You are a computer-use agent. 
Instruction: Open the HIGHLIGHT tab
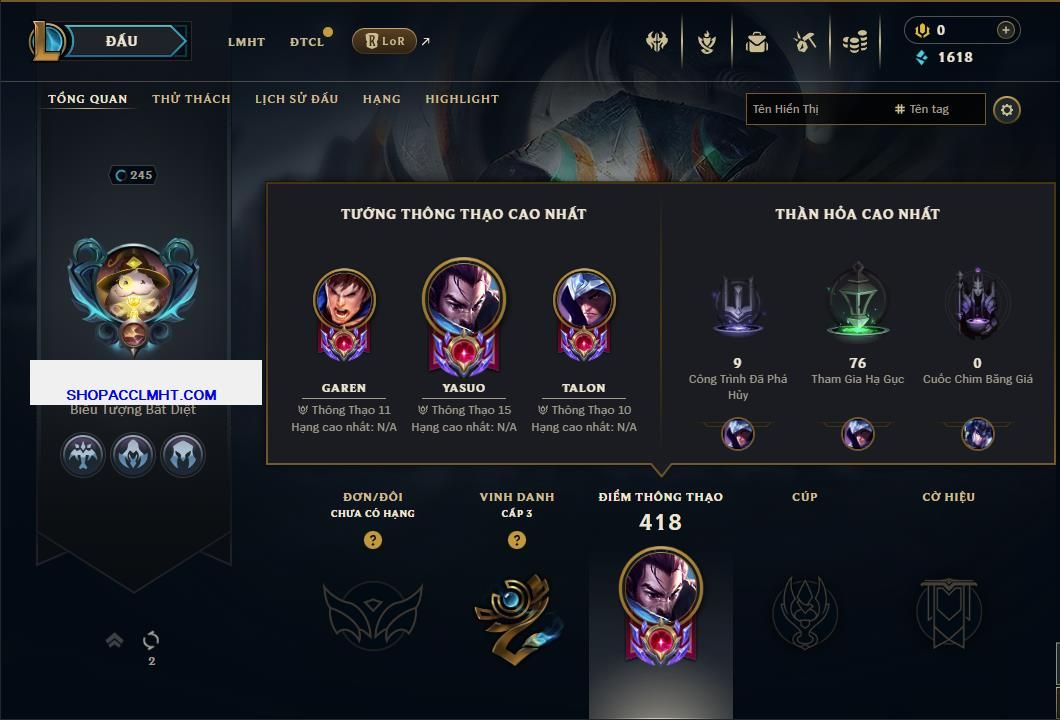coord(461,99)
